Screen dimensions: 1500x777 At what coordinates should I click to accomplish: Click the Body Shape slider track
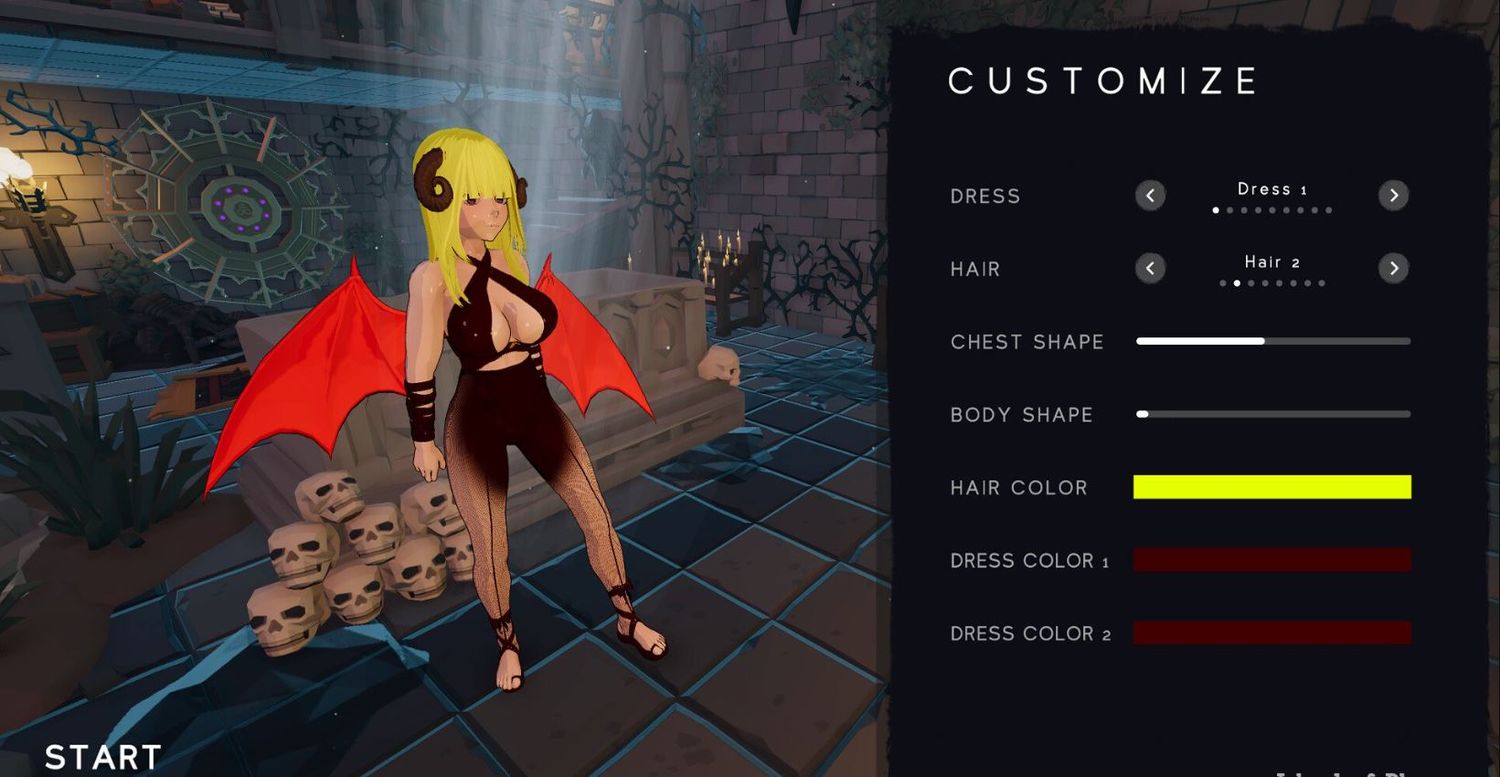[1273, 414]
